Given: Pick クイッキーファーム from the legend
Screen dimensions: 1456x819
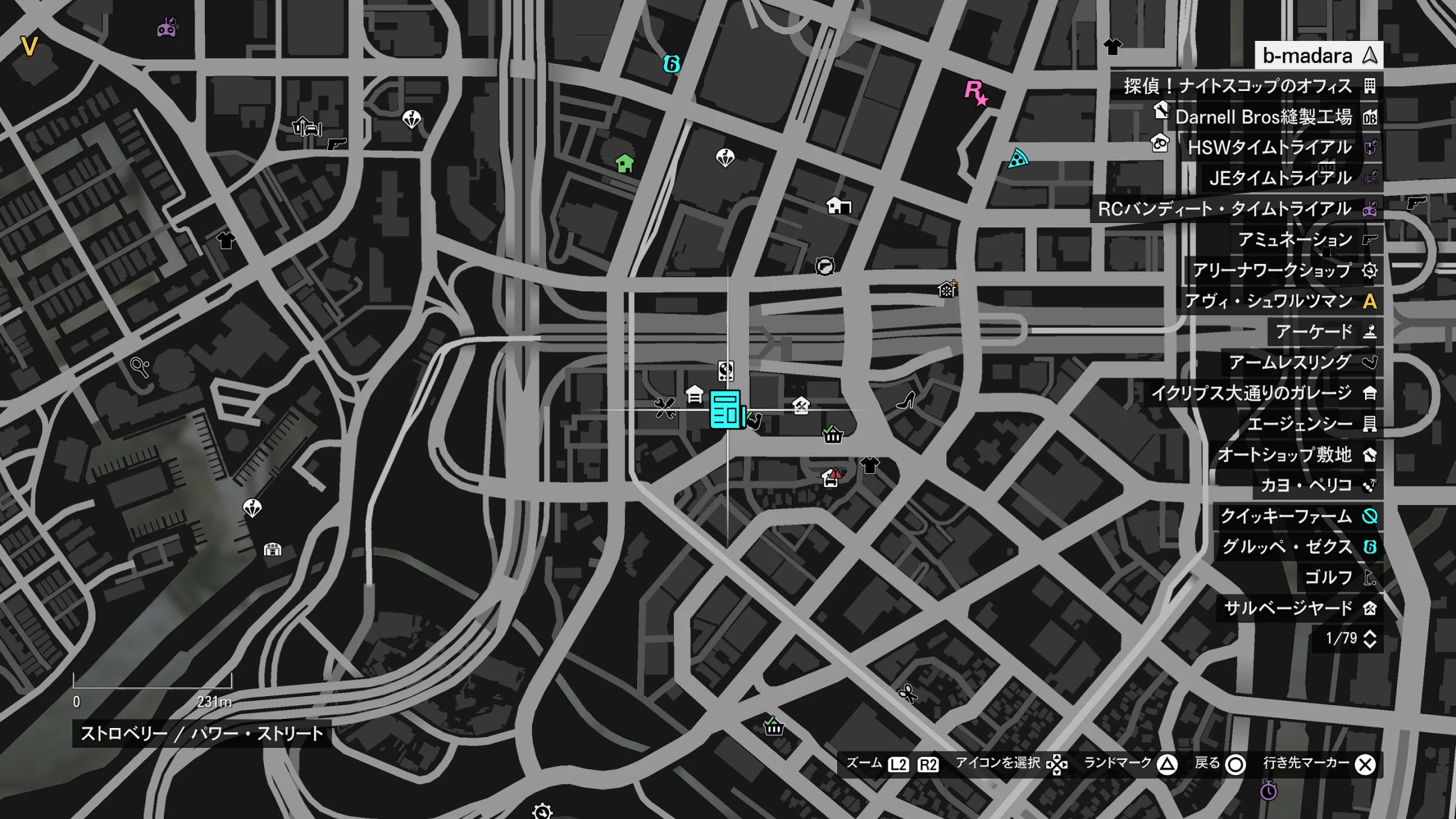Looking at the screenshot, I should pos(1296,516).
